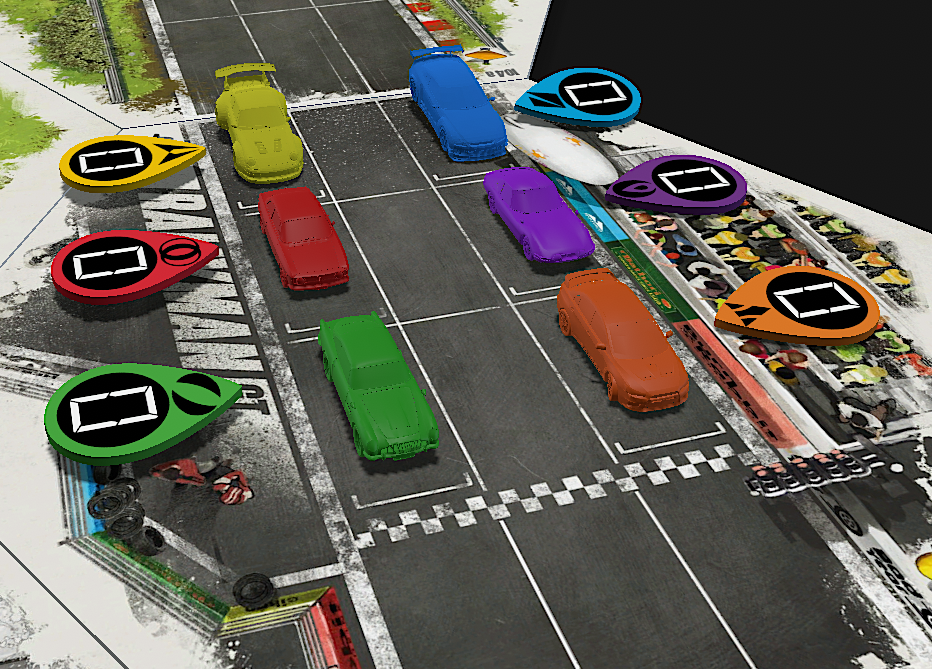Click the yellow teardrop player token
The height and width of the screenshot is (669, 932).
[x=120, y=161]
